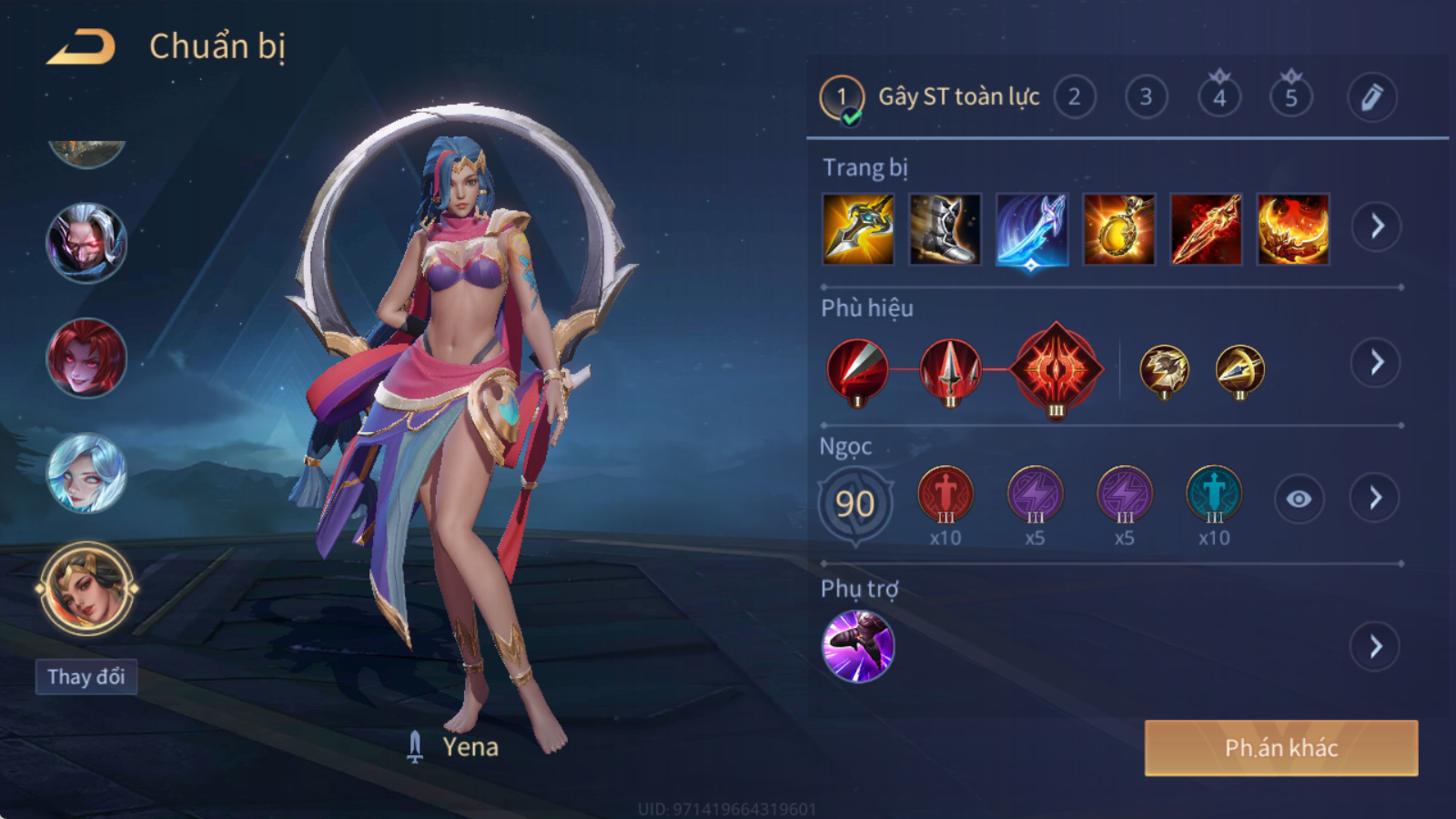Screen dimensions: 1456x819
Task: Go back using the arrow button
Action: [82, 47]
